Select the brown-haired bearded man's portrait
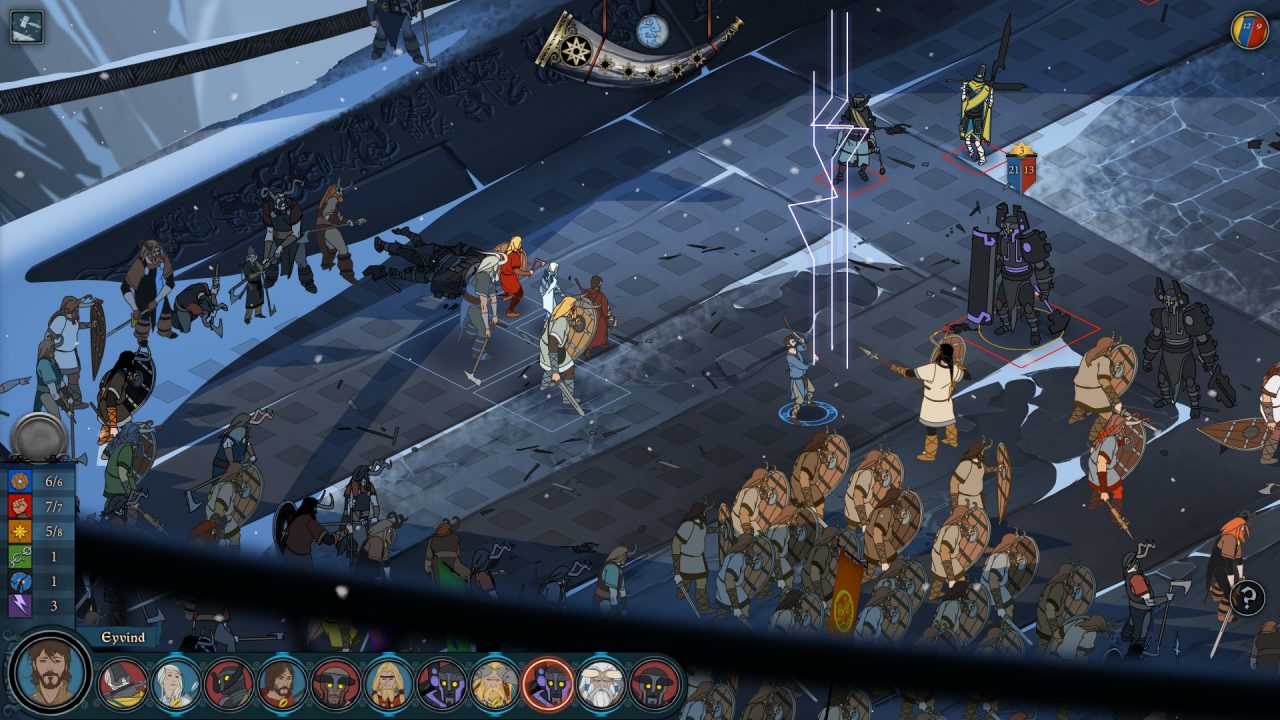1280x720 pixels. pos(282,684)
